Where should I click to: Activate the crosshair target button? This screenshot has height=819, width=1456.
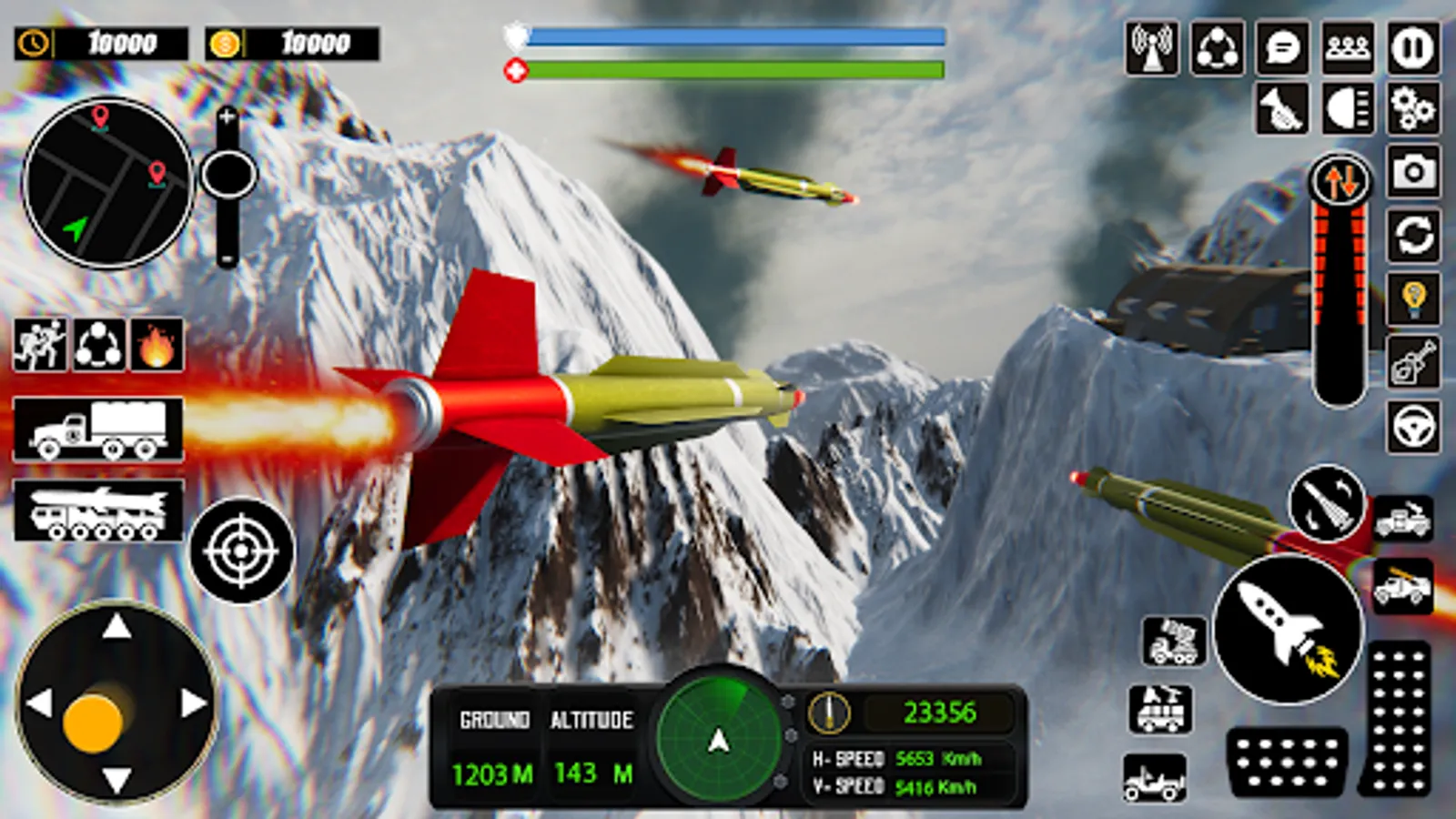tap(241, 551)
